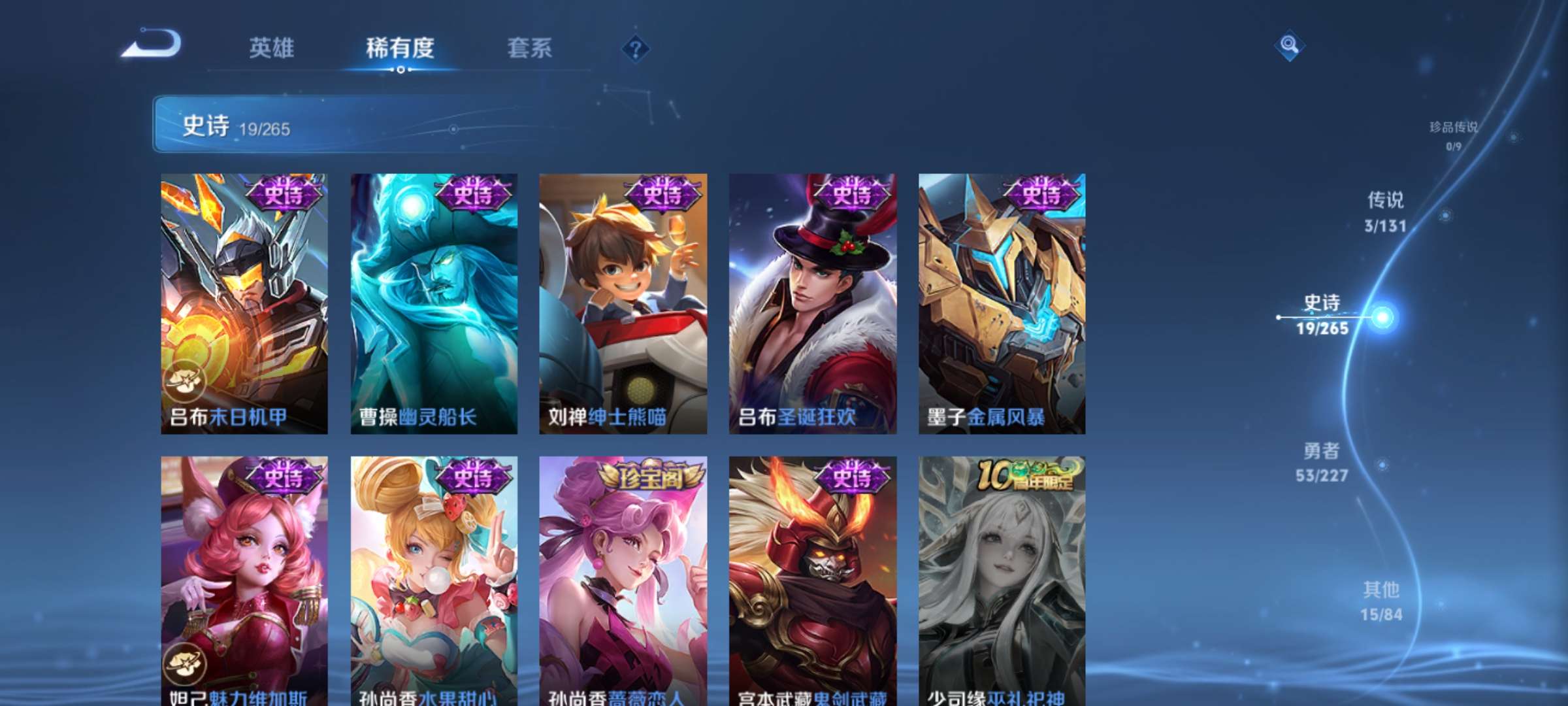Open the 墨子金属风暴 skin thumbnail
This screenshot has height=706, width=1568.
1003,301
